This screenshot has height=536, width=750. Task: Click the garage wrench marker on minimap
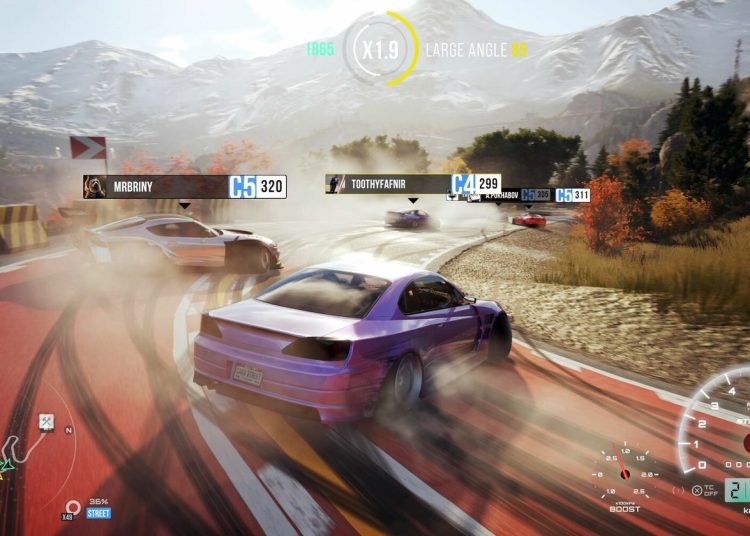point(46,422)
